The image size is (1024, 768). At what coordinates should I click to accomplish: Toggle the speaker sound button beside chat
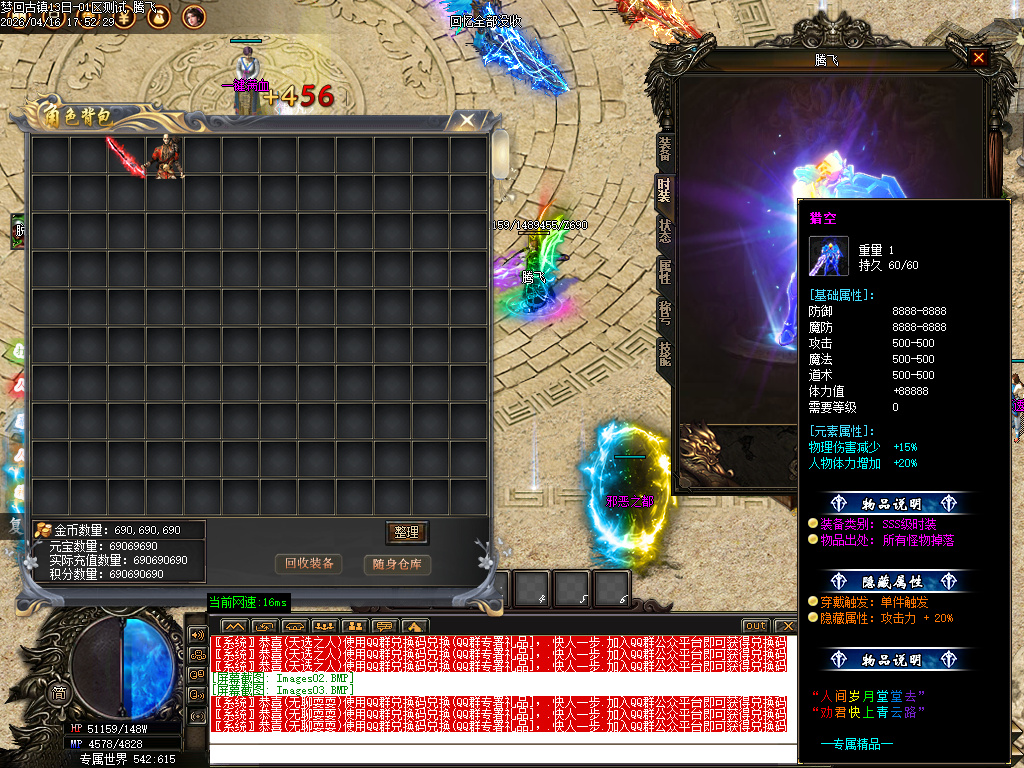click(x=197, y=635)
